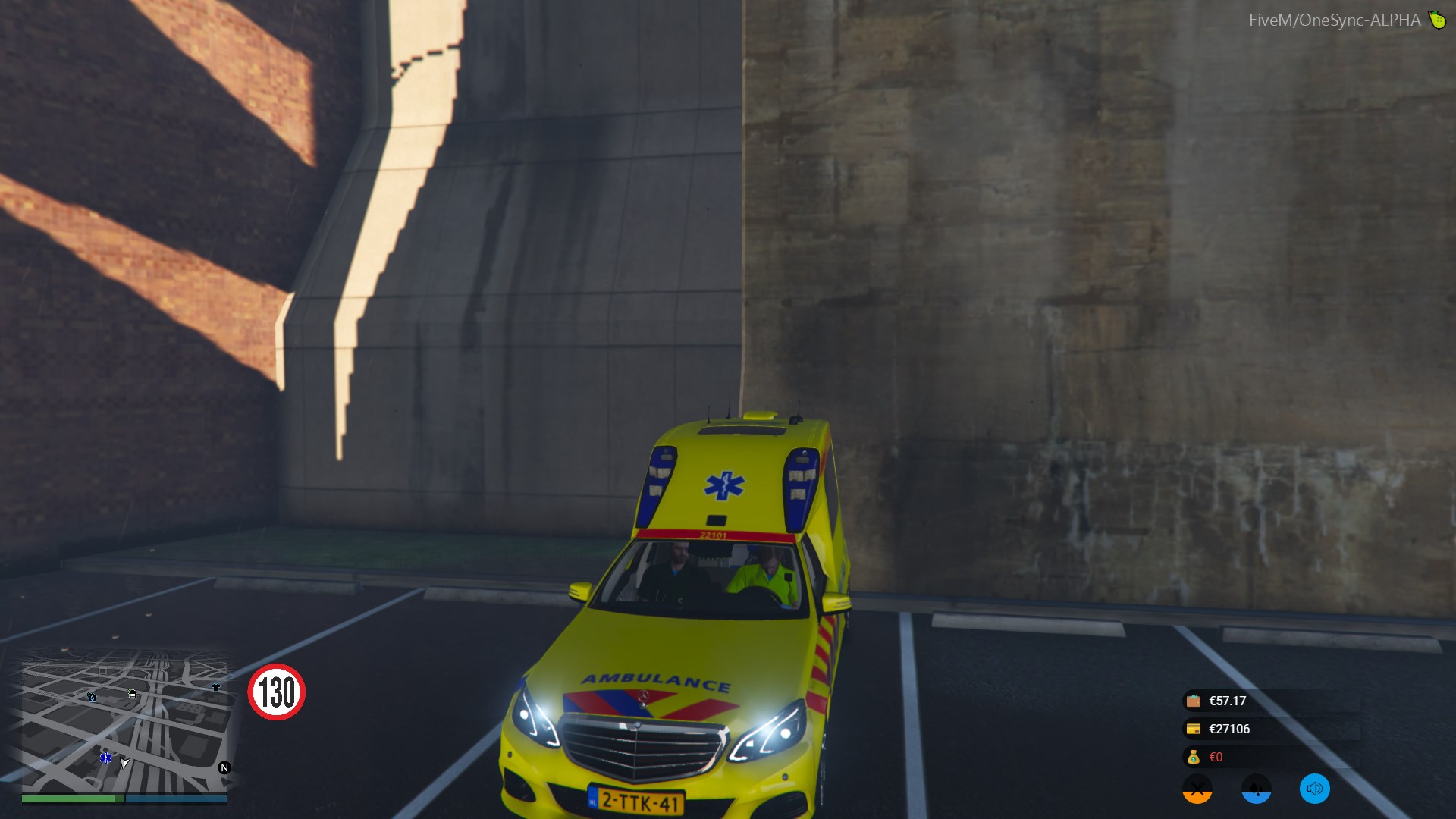Click the yellow bank card icon
1456x819 pixels.
tap(1194, 729)
